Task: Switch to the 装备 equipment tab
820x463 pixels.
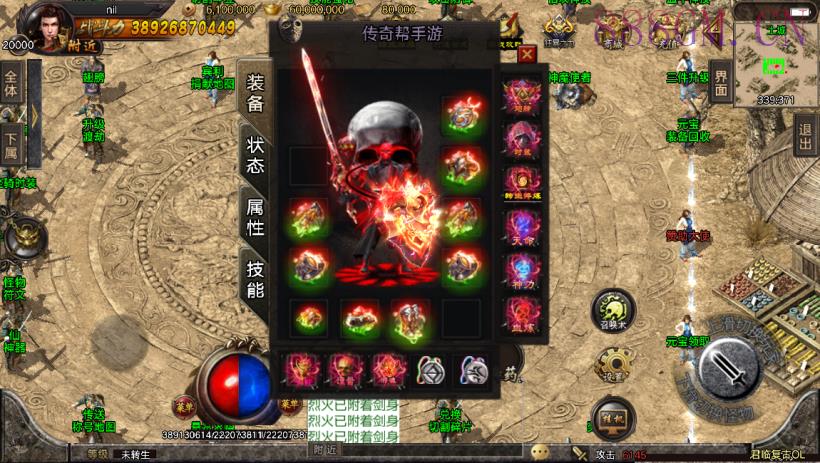Action: (x=254, y=91)
